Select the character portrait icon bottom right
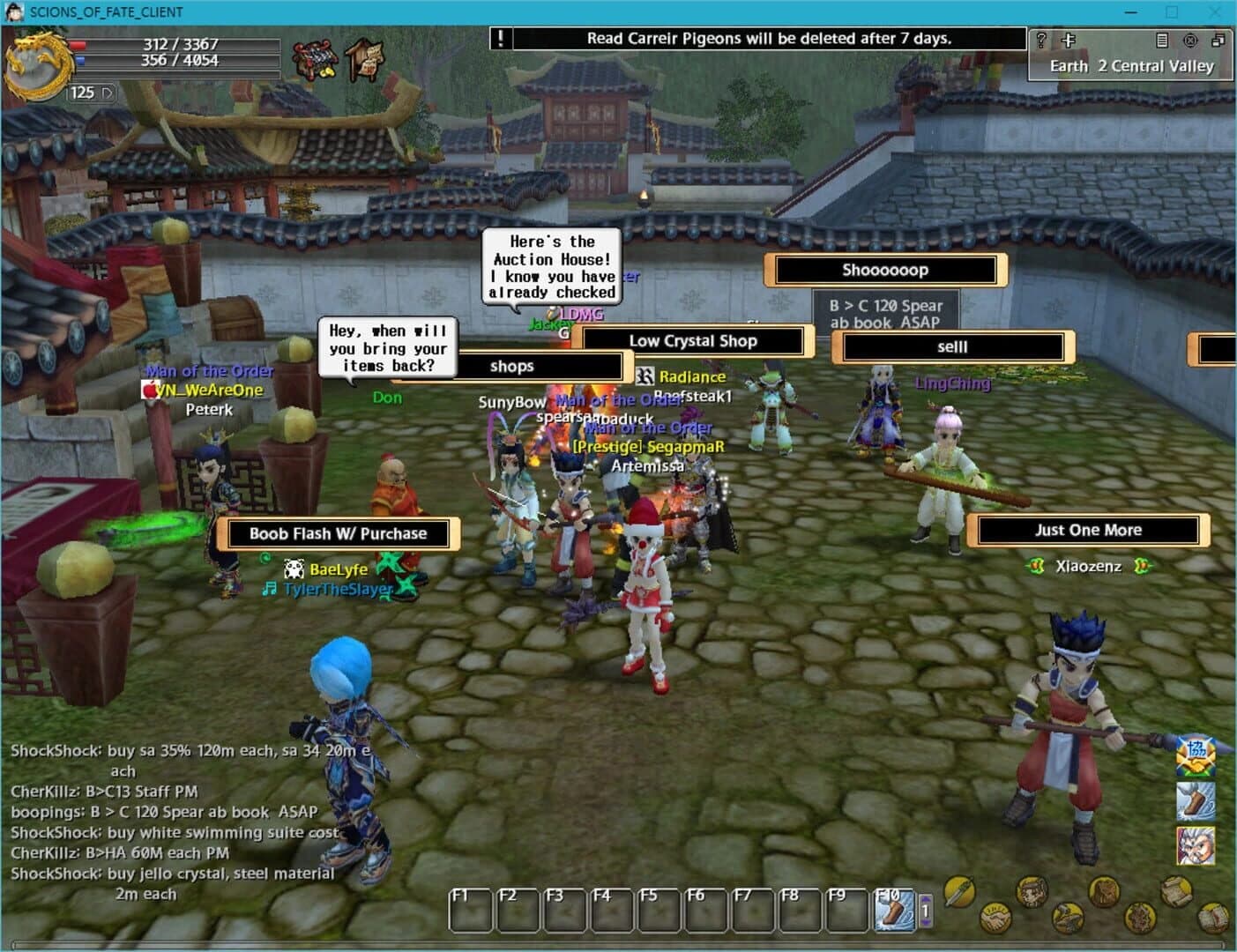Screen dimensions: 1237x952 tap(1032, 892)
